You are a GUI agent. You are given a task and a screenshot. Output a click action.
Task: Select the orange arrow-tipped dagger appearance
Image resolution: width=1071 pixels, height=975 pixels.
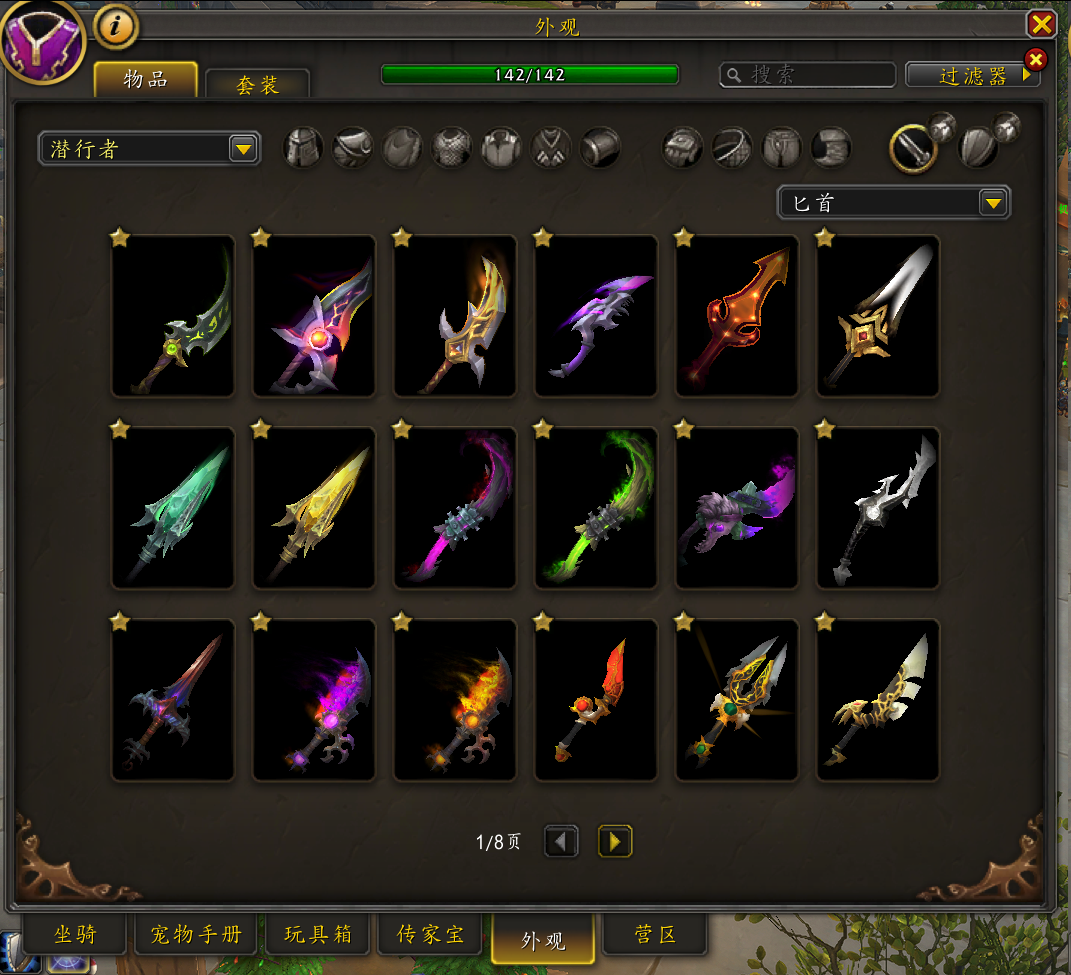[737, 315]
